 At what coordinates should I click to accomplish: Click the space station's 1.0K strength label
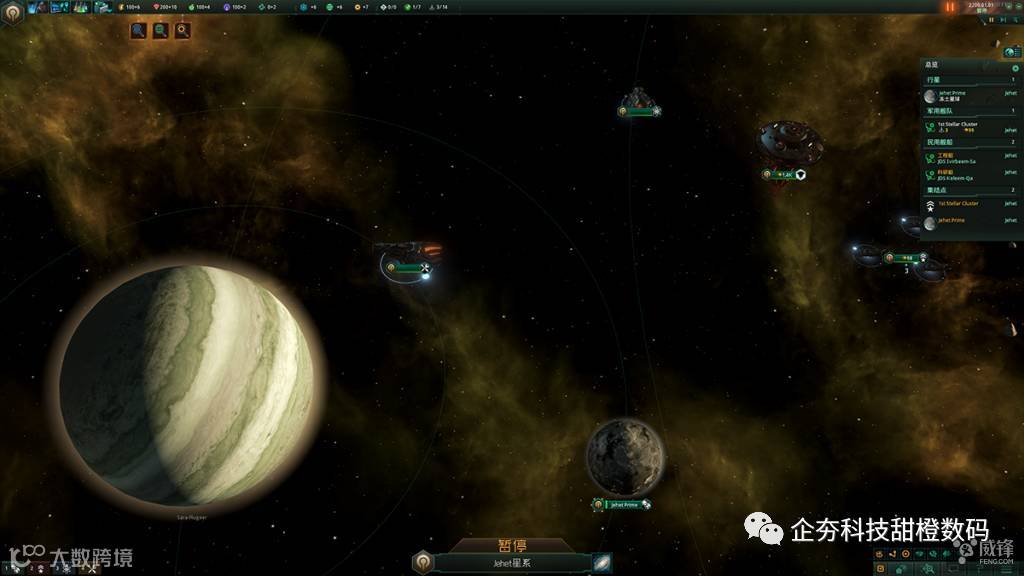point(785,175)
